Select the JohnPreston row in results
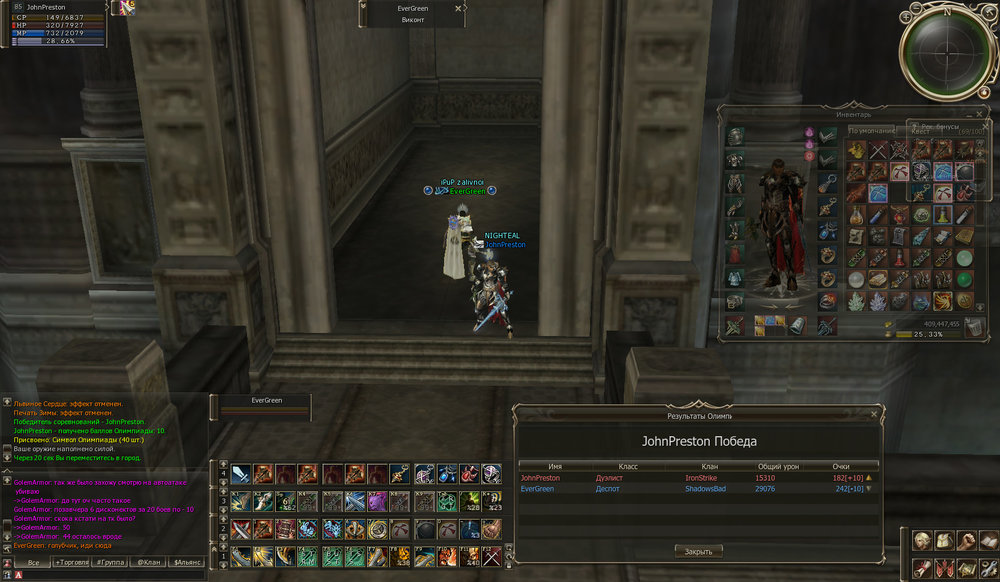The image size is (1000, 582). tap(697, 478)
